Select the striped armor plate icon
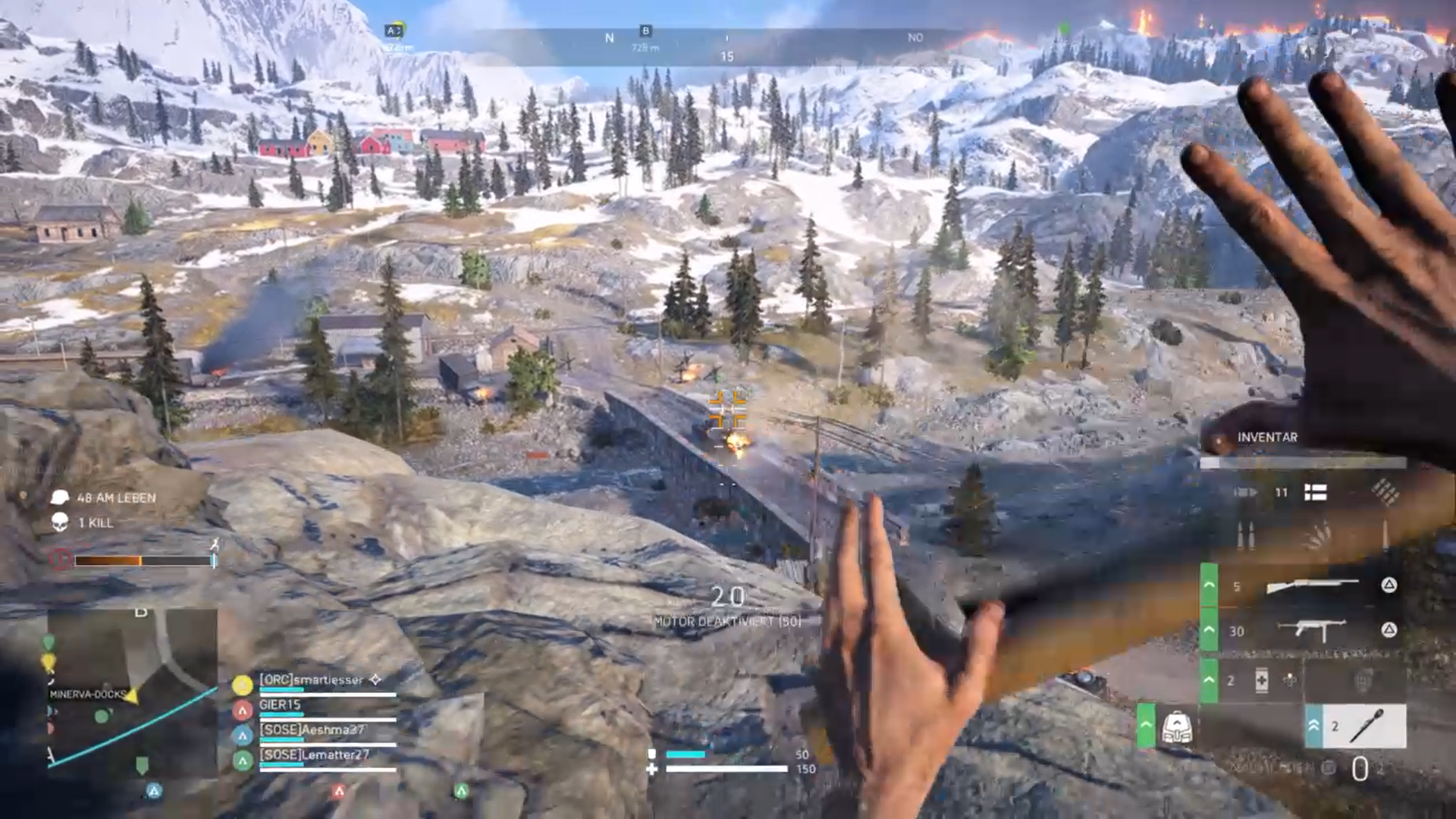 point(1315,493)
